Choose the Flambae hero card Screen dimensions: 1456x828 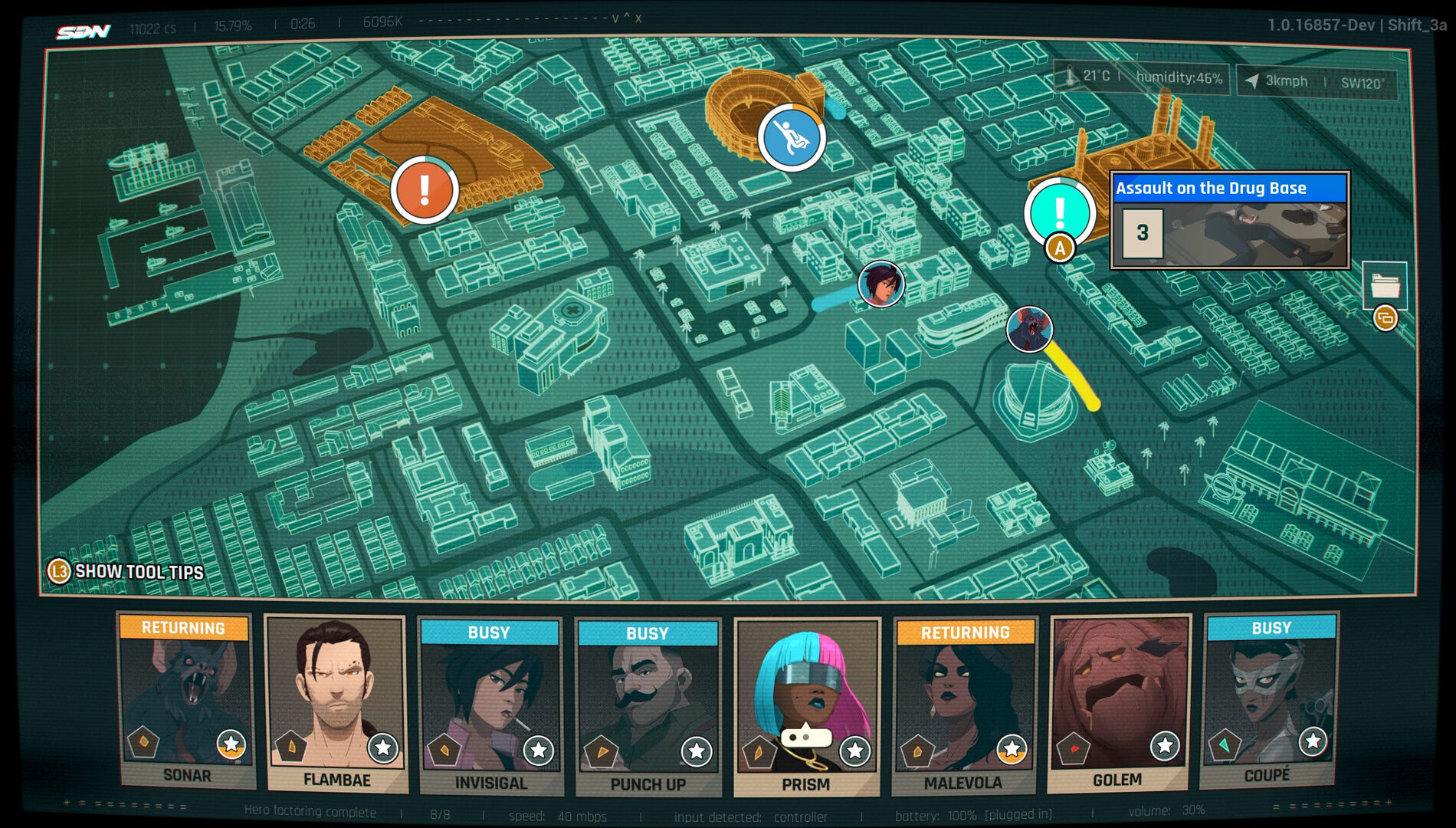coord(336,703)
